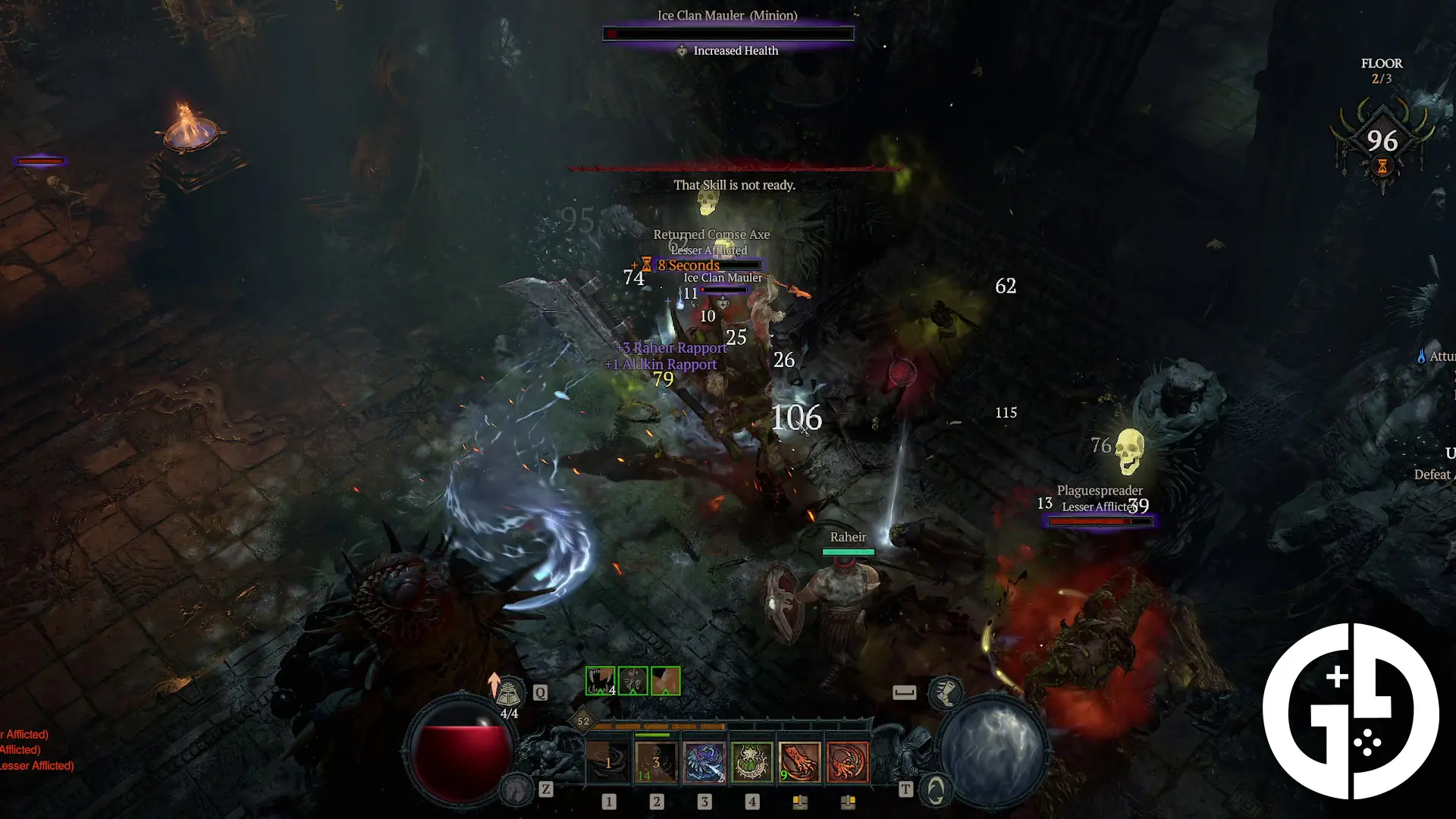The width and height of the screenshot is (1456, 819).
Task: Click the experience progress bar
Action: click(732, 725)
